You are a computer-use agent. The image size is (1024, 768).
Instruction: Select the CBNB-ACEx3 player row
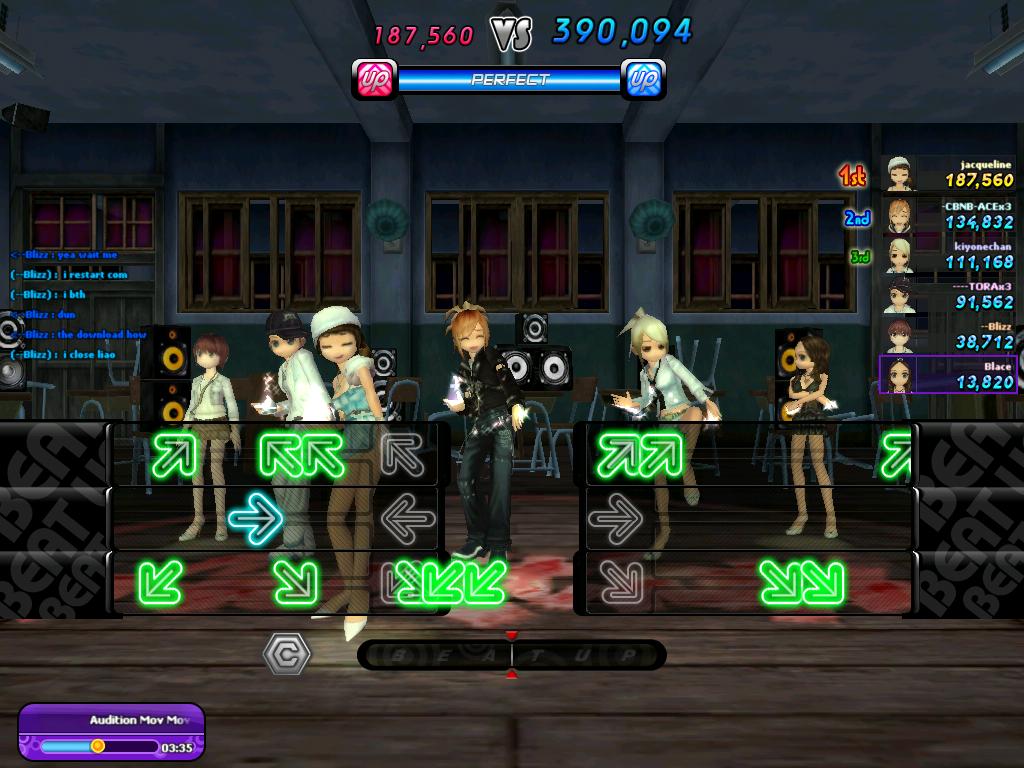pyautogui.click(x=948, y=214)
